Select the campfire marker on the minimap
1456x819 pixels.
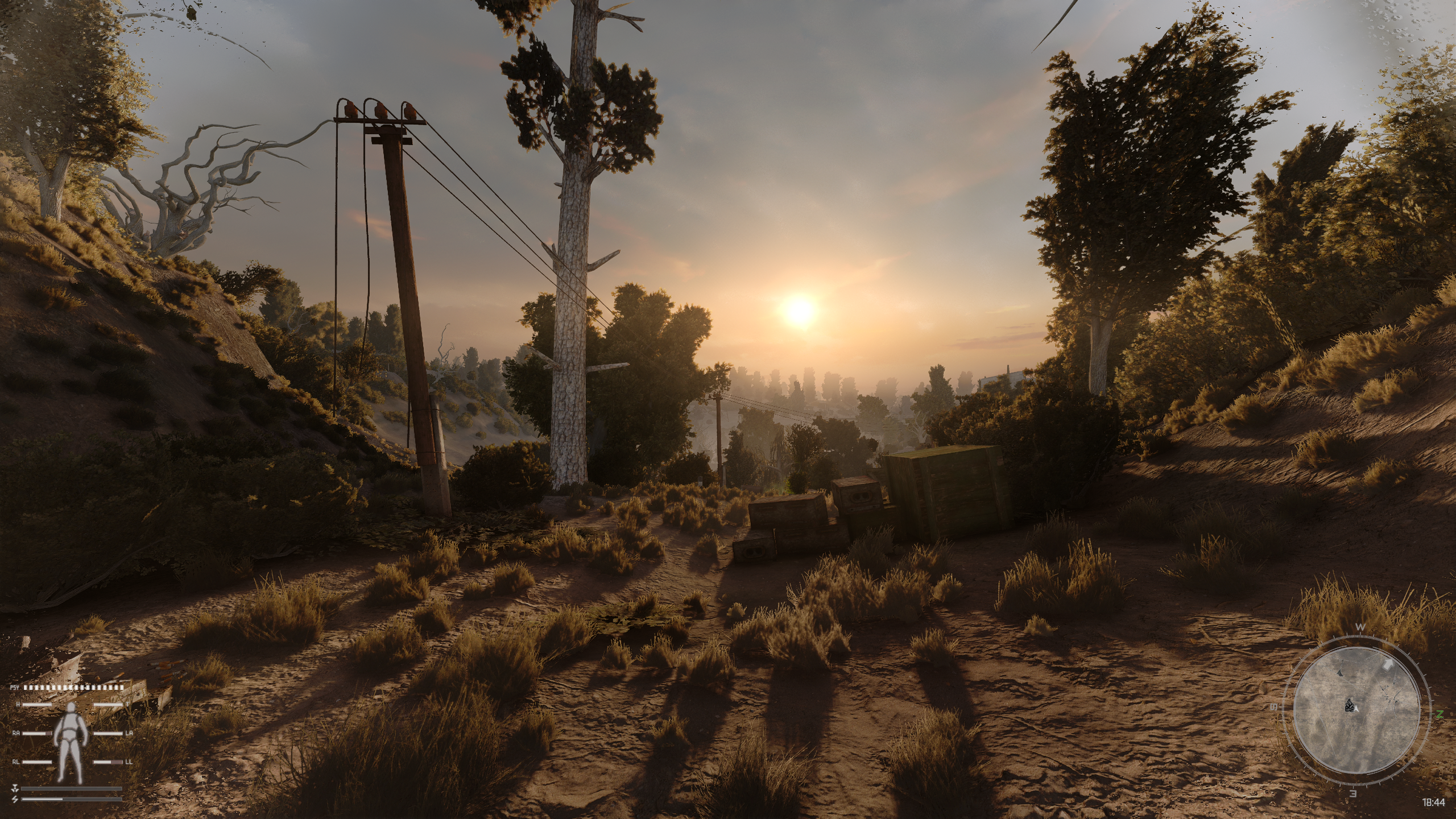1349,706
